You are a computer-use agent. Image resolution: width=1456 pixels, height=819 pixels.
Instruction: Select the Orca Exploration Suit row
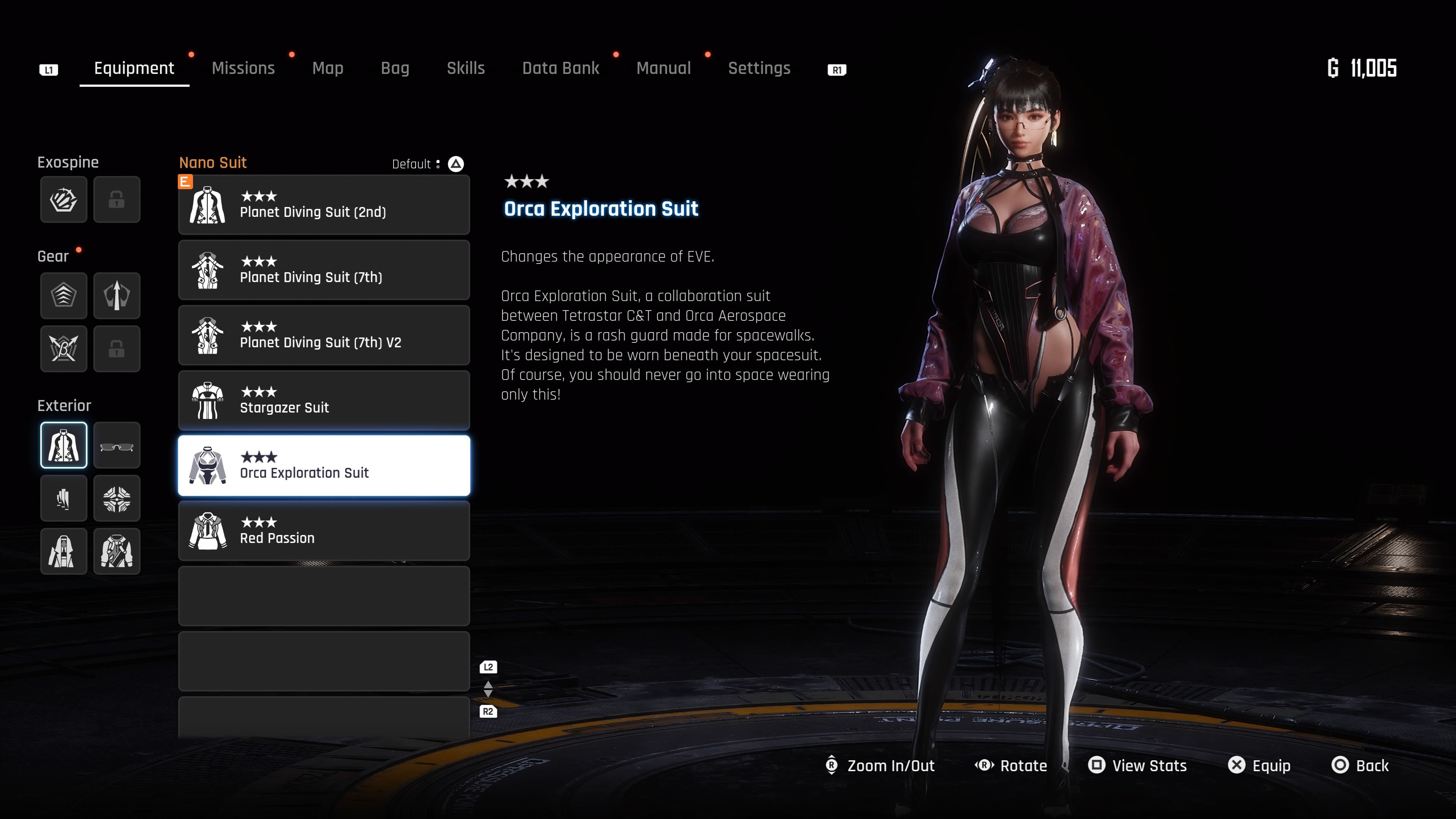pyautogui.click(x=324, y=466)
